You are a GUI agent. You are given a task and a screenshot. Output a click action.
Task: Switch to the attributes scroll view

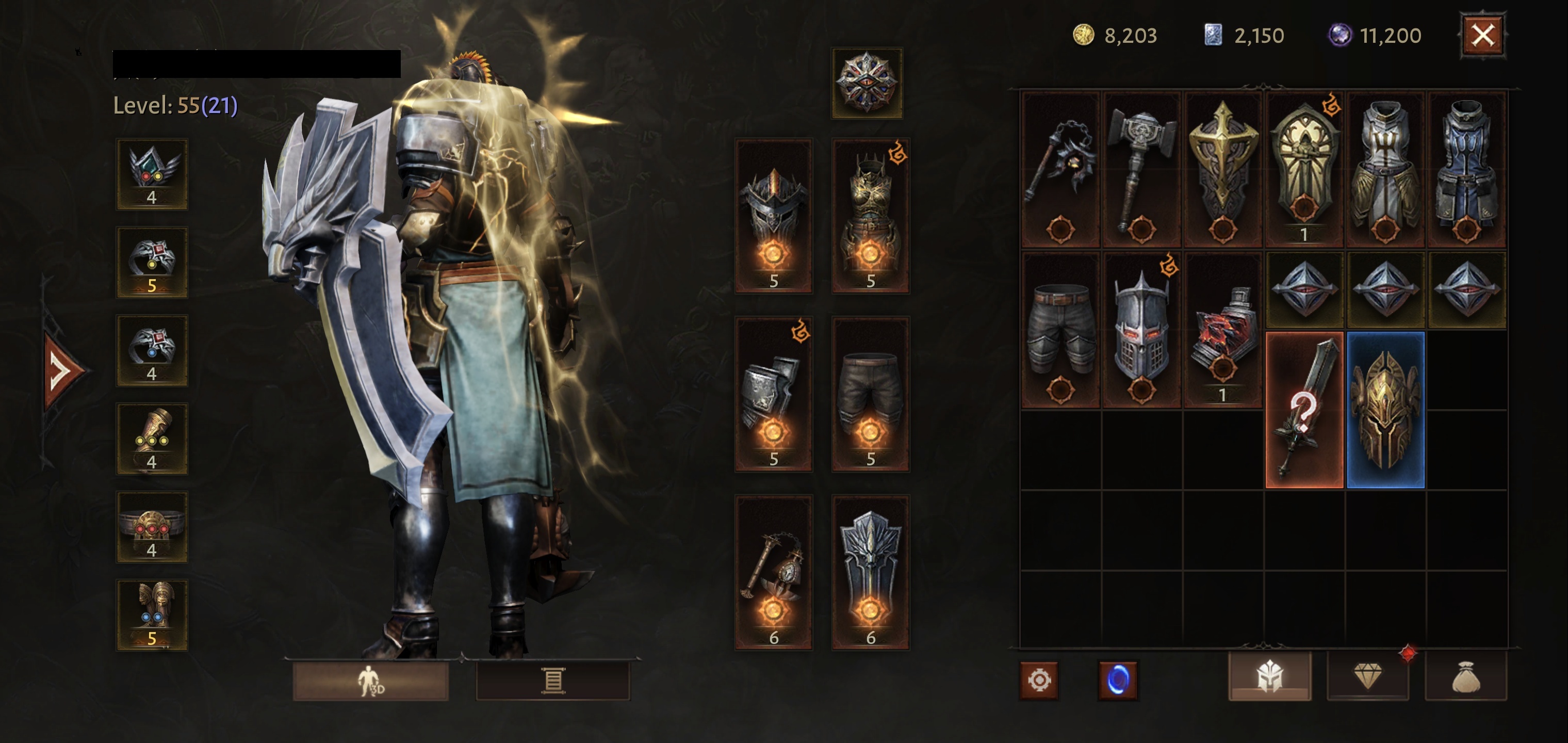point(553,681)
